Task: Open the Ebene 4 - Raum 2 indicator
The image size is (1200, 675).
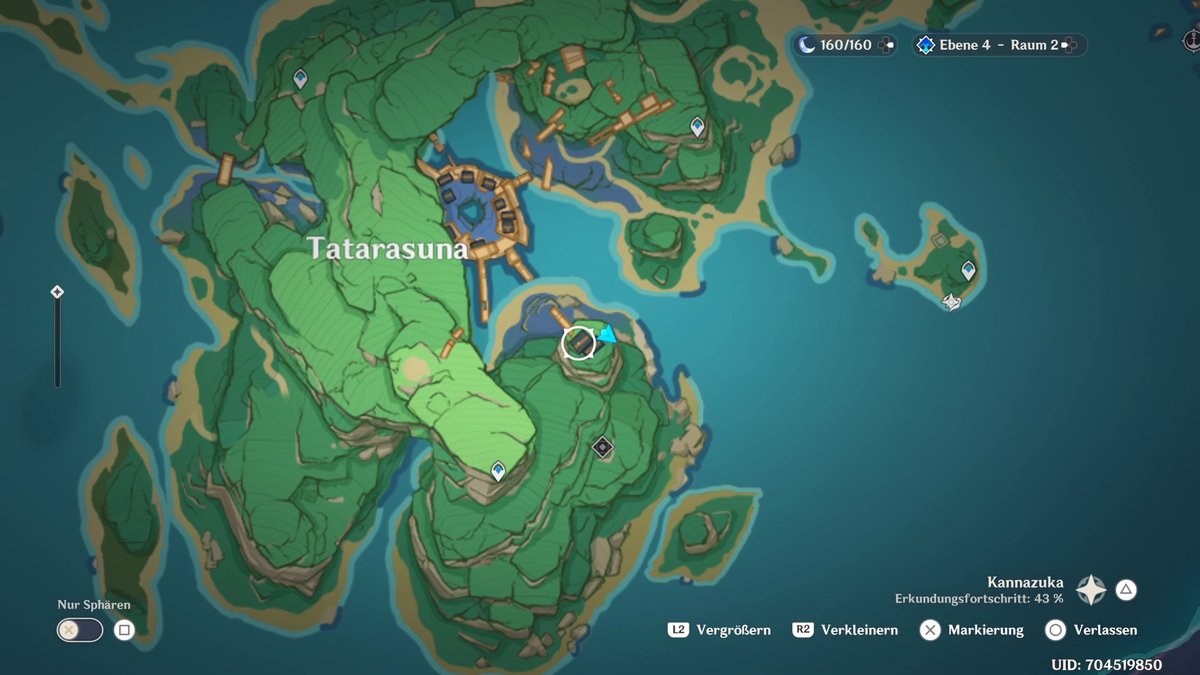Action: pyautogui.click(x=998, y=45)
